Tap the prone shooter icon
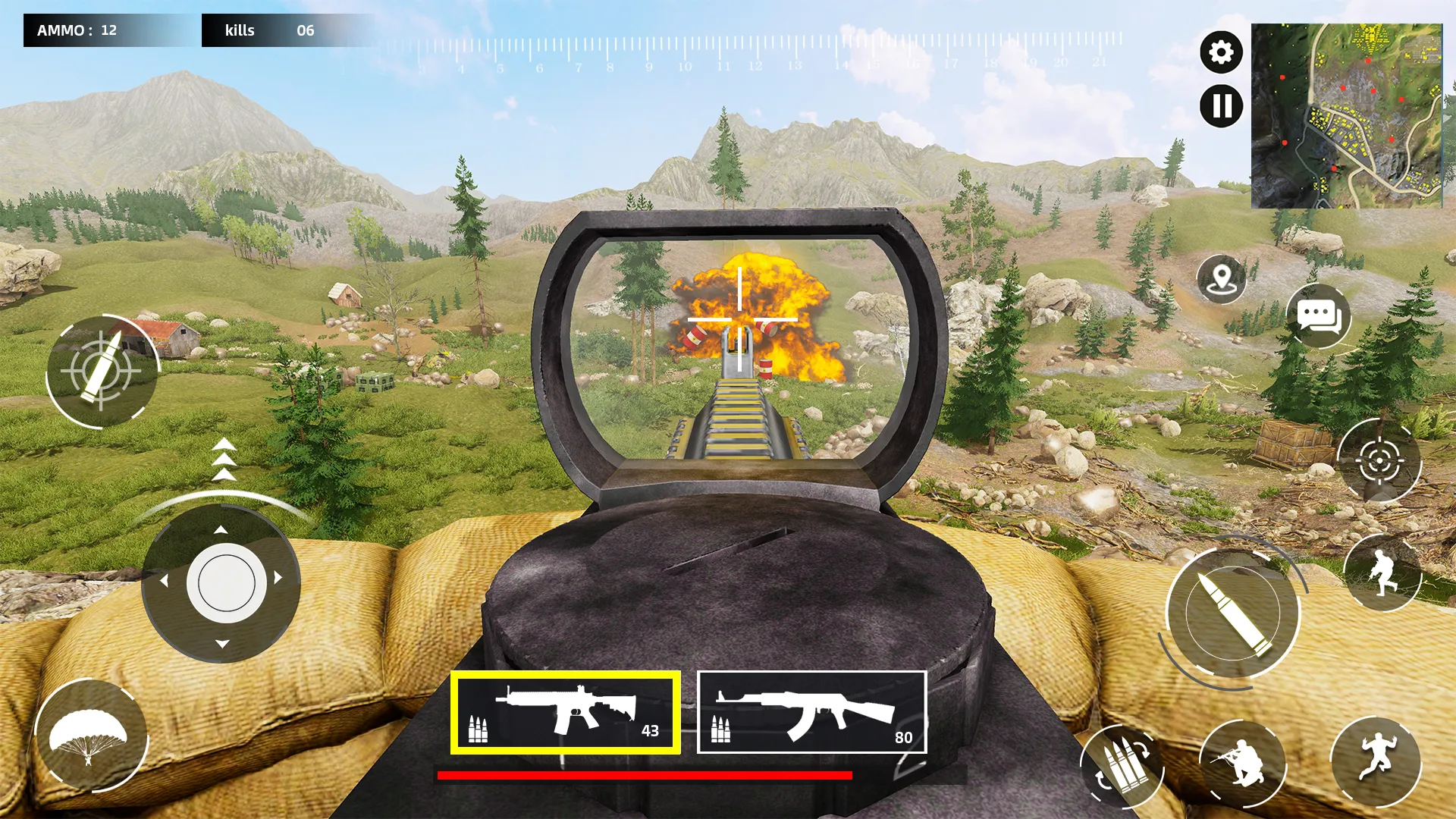The width and height of the screenshot is (1456, 819). tap(1244, 764)
